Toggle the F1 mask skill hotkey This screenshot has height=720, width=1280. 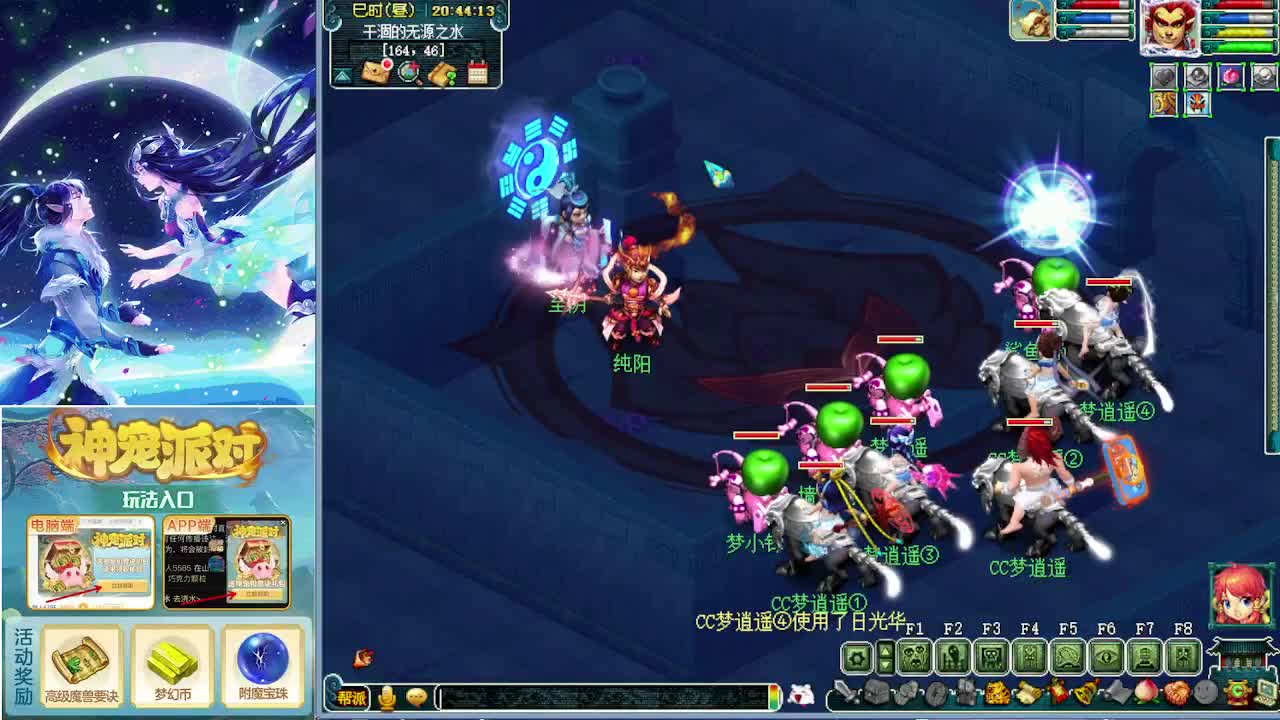[912, 657]
